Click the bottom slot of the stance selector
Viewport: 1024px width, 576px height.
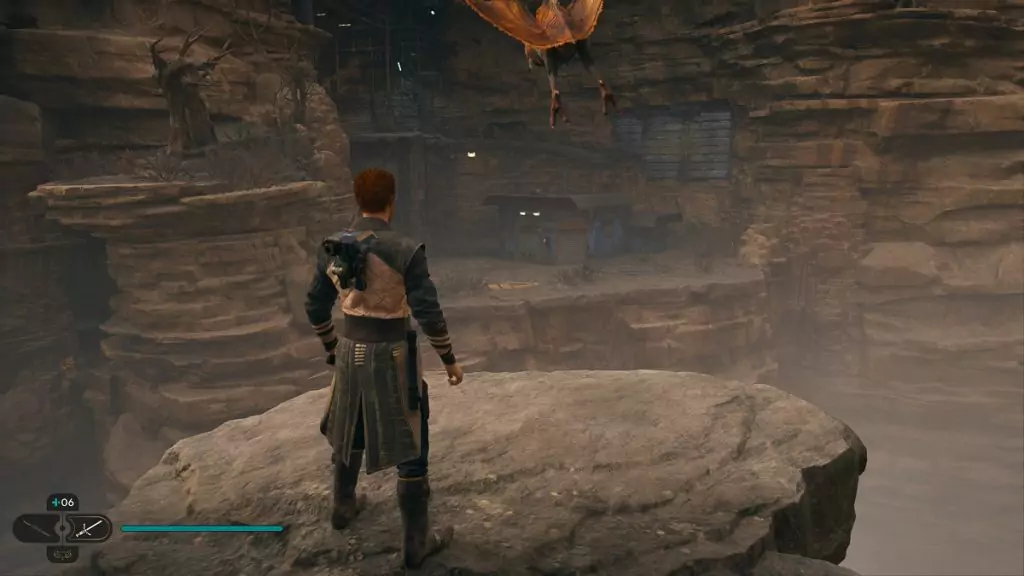pos(62,553)
